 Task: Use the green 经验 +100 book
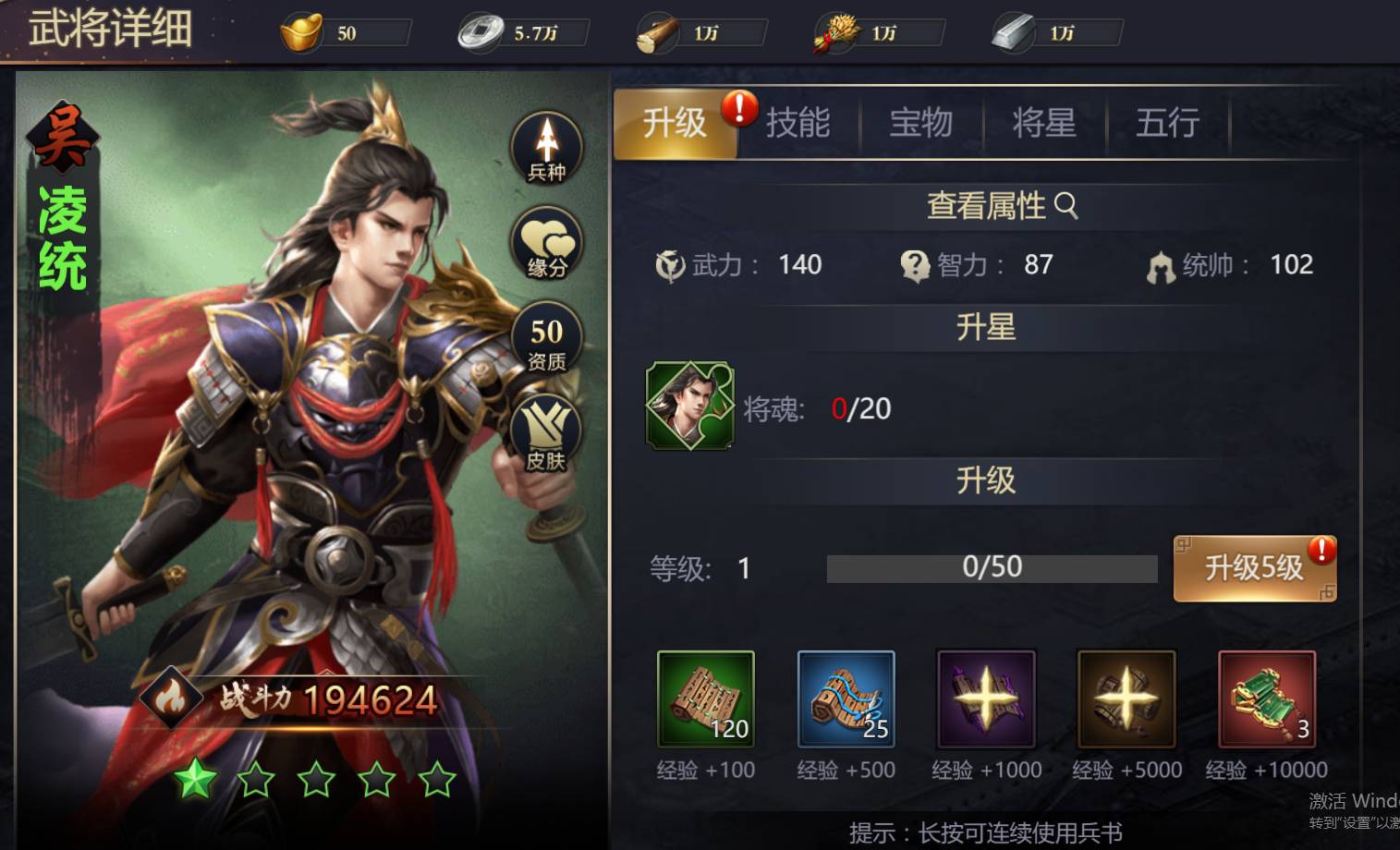point(706,699)
